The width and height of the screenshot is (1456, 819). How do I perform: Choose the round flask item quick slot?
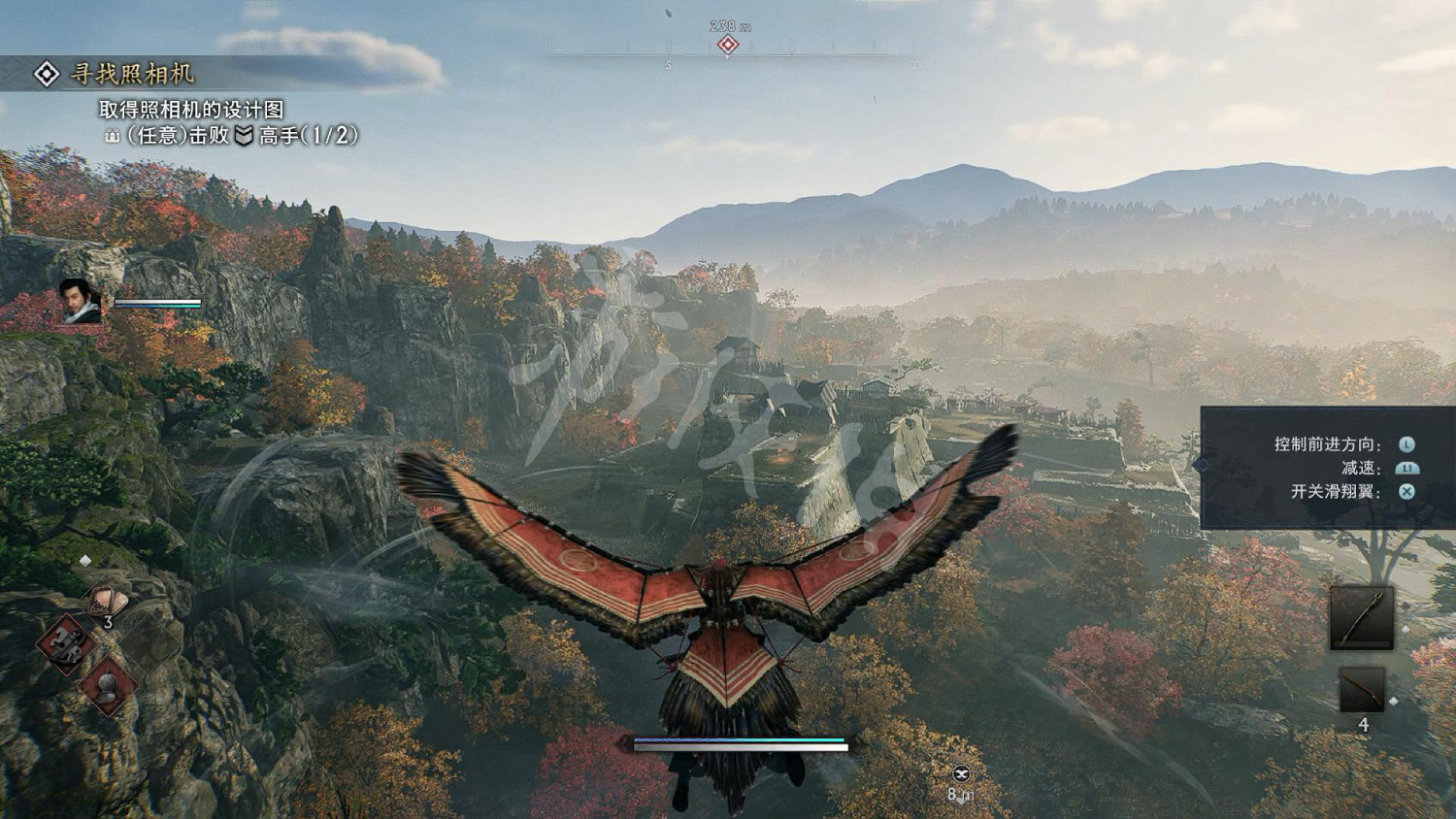(x=108, y=686)
